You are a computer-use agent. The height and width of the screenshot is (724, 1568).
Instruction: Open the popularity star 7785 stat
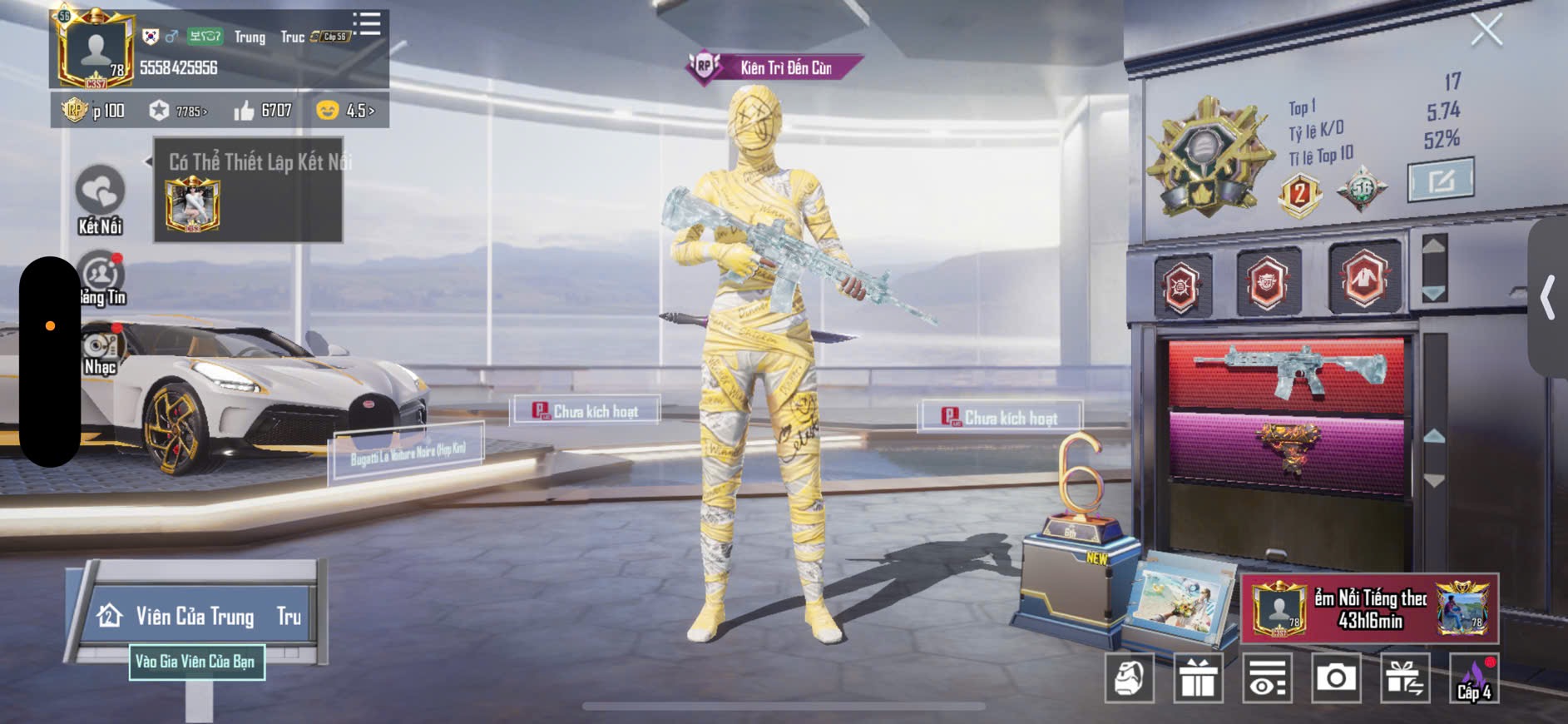click(x=178, y=111)
